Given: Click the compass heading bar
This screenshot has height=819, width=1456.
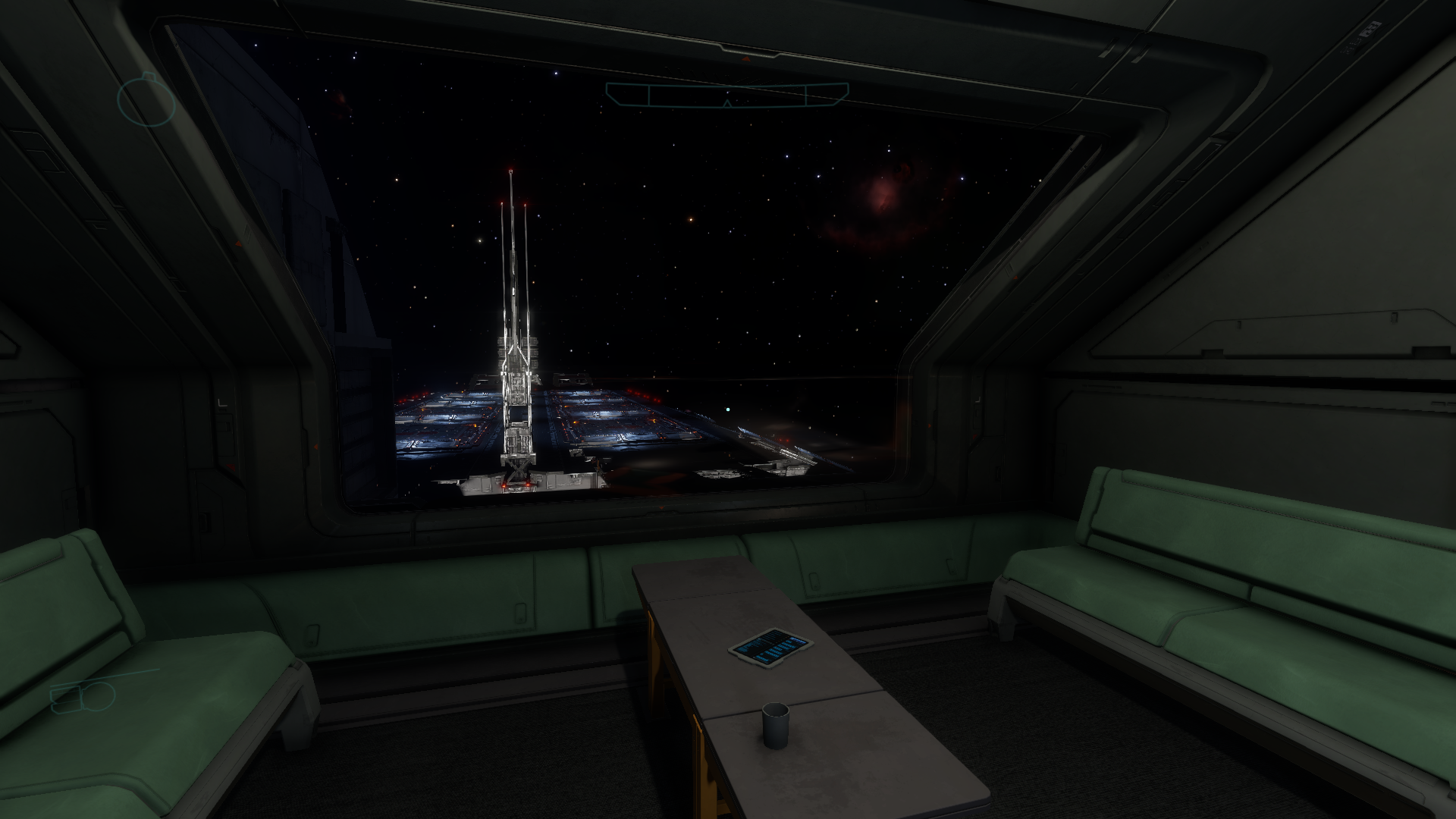Looking at the screenshot, I should point(726,95).
